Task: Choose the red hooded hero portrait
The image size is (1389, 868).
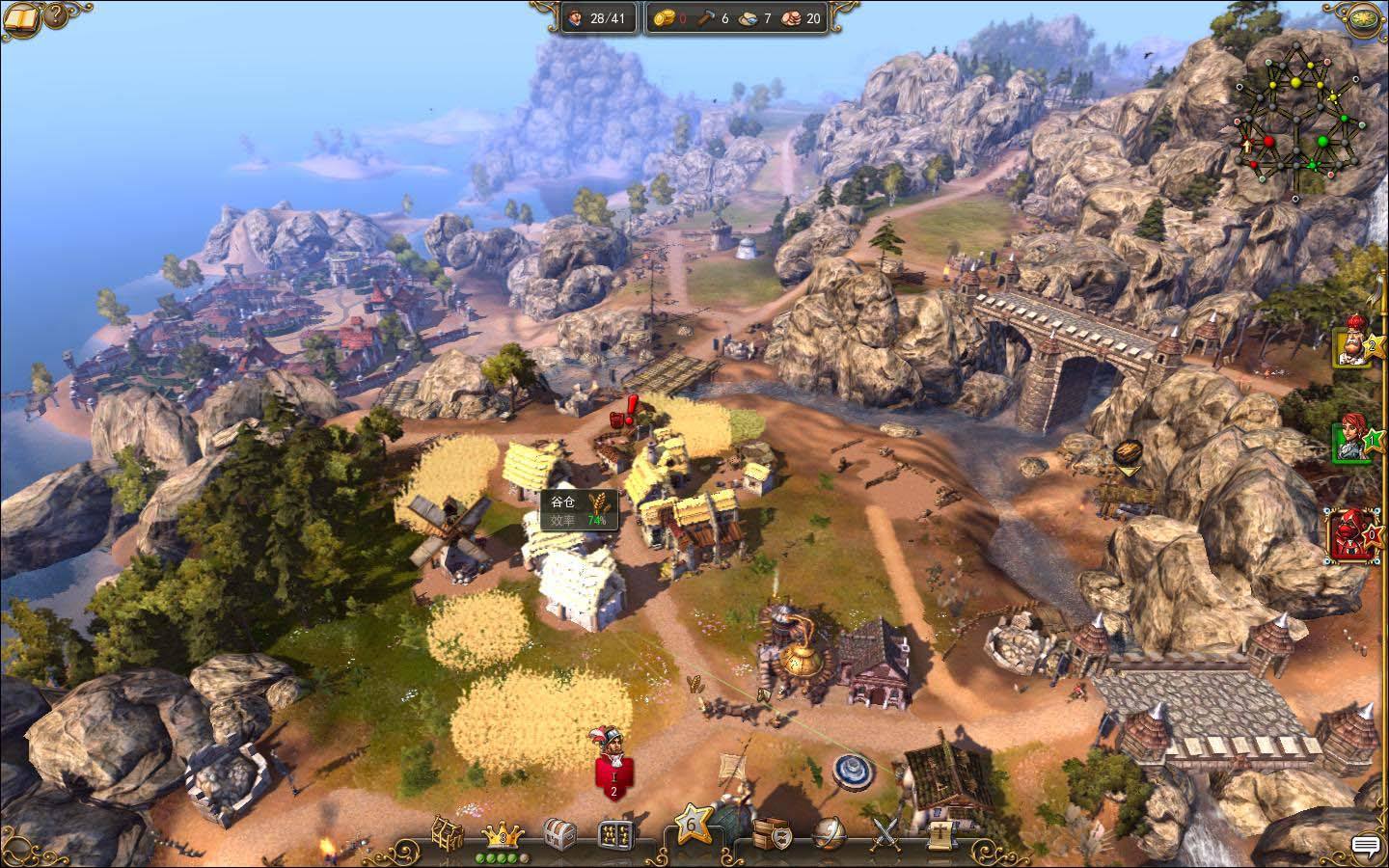Action: click(1349, 535)
